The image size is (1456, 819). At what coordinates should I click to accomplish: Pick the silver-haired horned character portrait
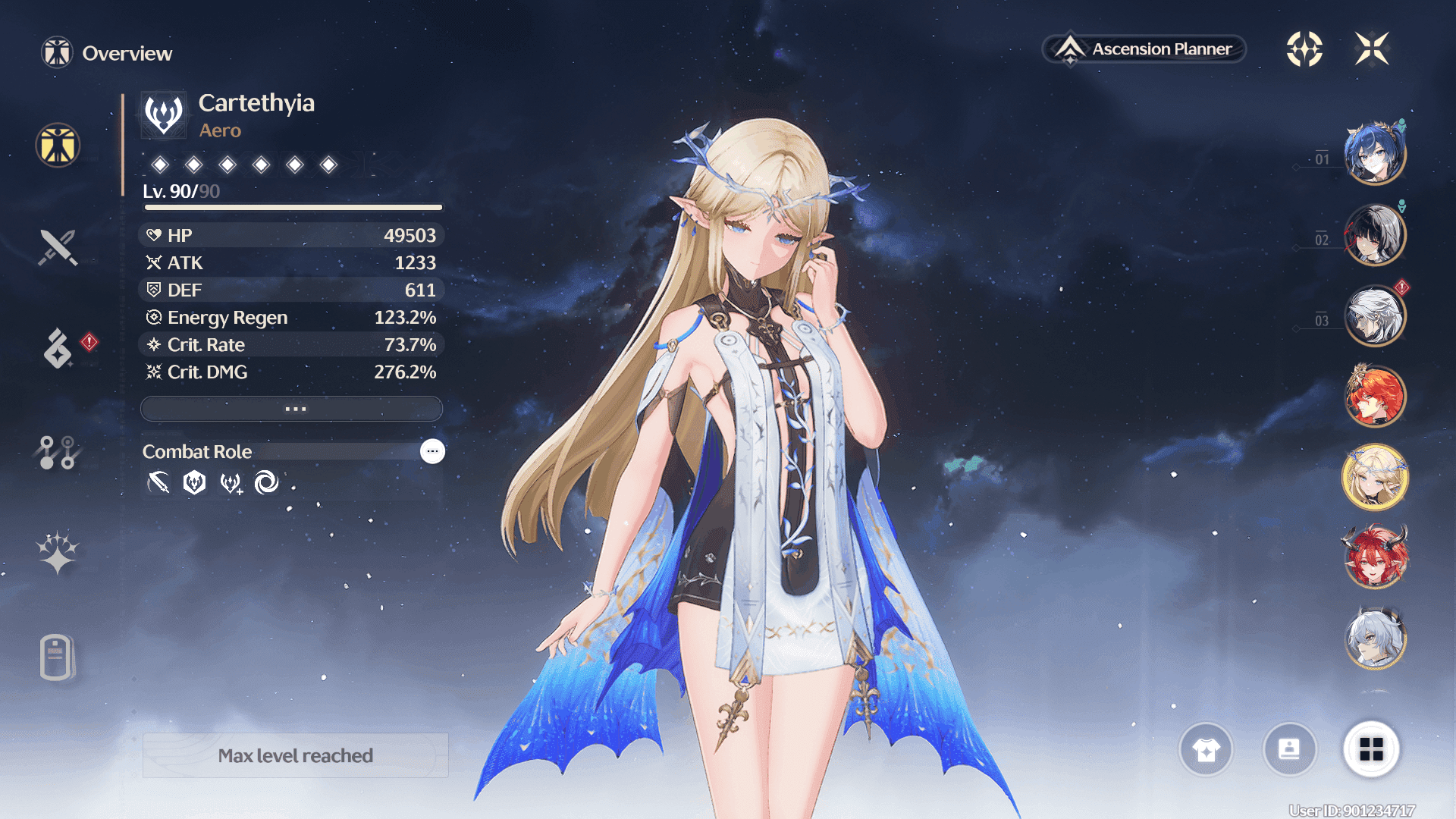click(1375, 639)
